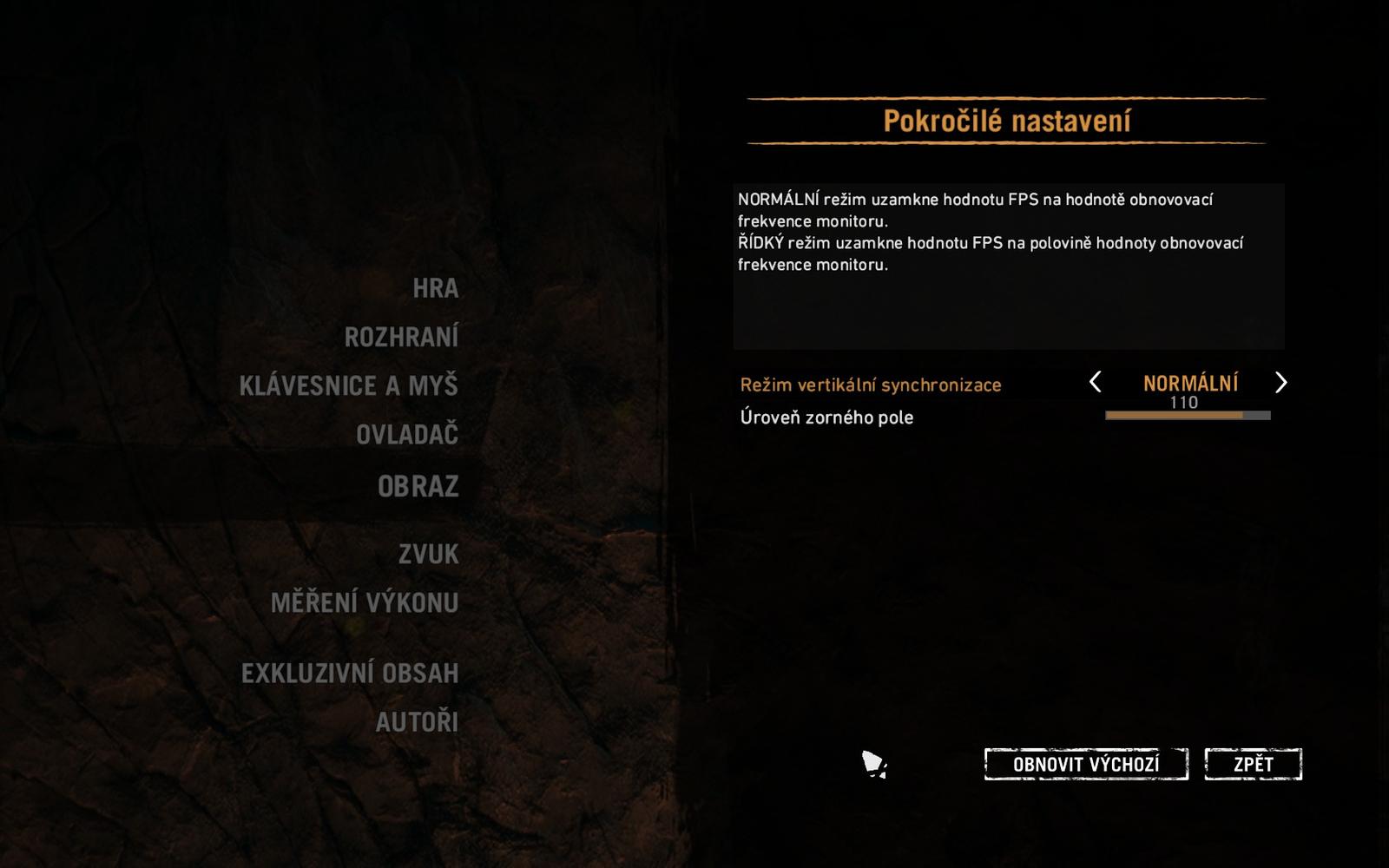This screenshot has height=868, width=1389.
Task: Click the Režim vertikální synchronizace setting row
Action: point(870,384)
